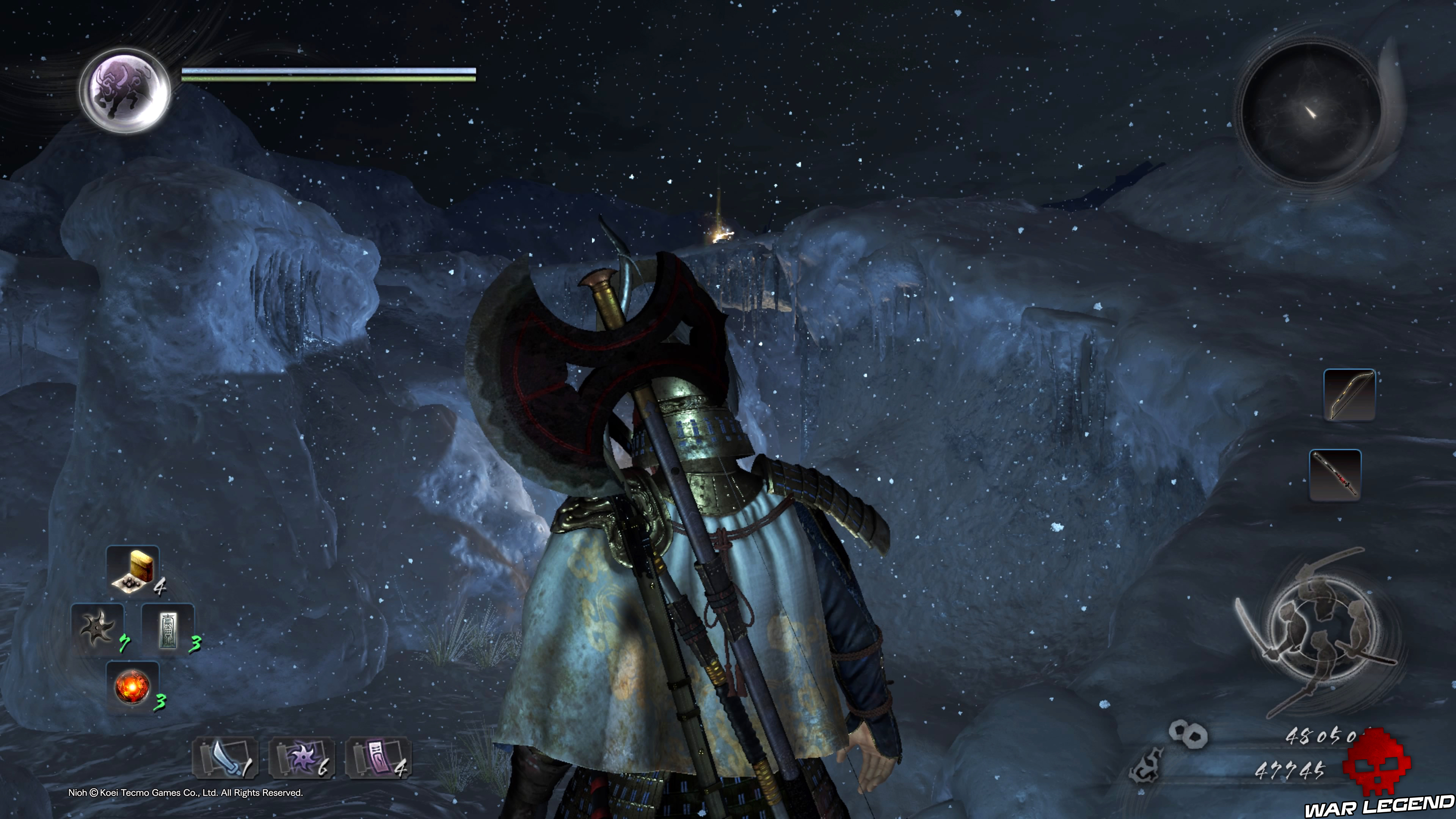Image resolution: width=1456 pixels, height=819 pixels.
Task: Use the paper talisman item shortcut
Action: pos(168,629)
